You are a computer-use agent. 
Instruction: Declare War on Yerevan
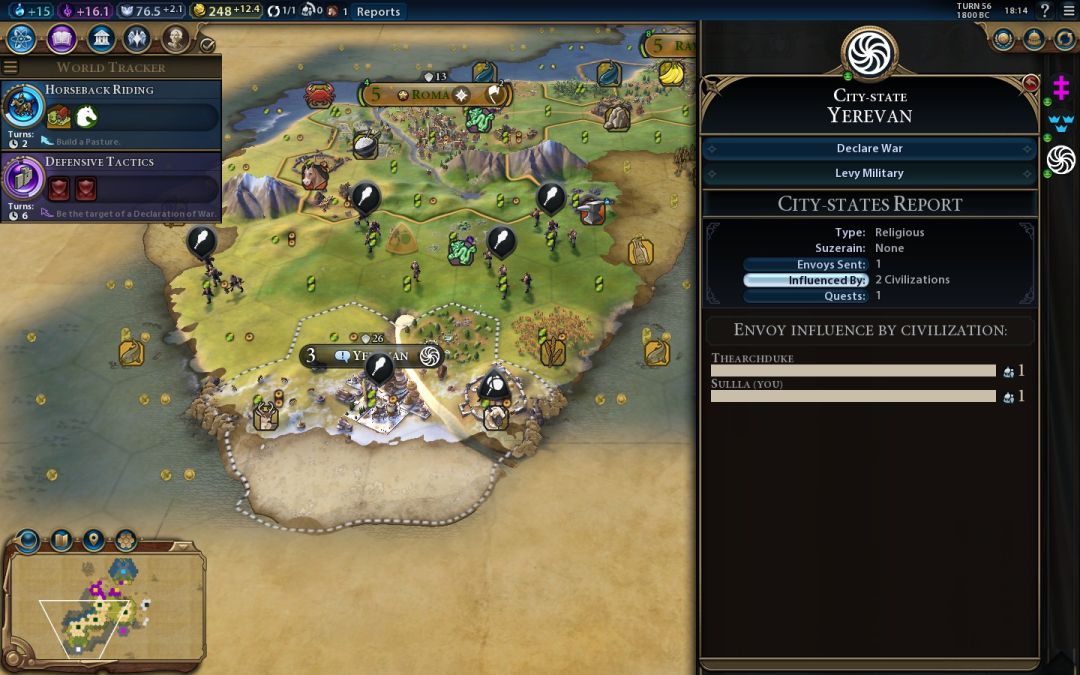pos(869,148)
